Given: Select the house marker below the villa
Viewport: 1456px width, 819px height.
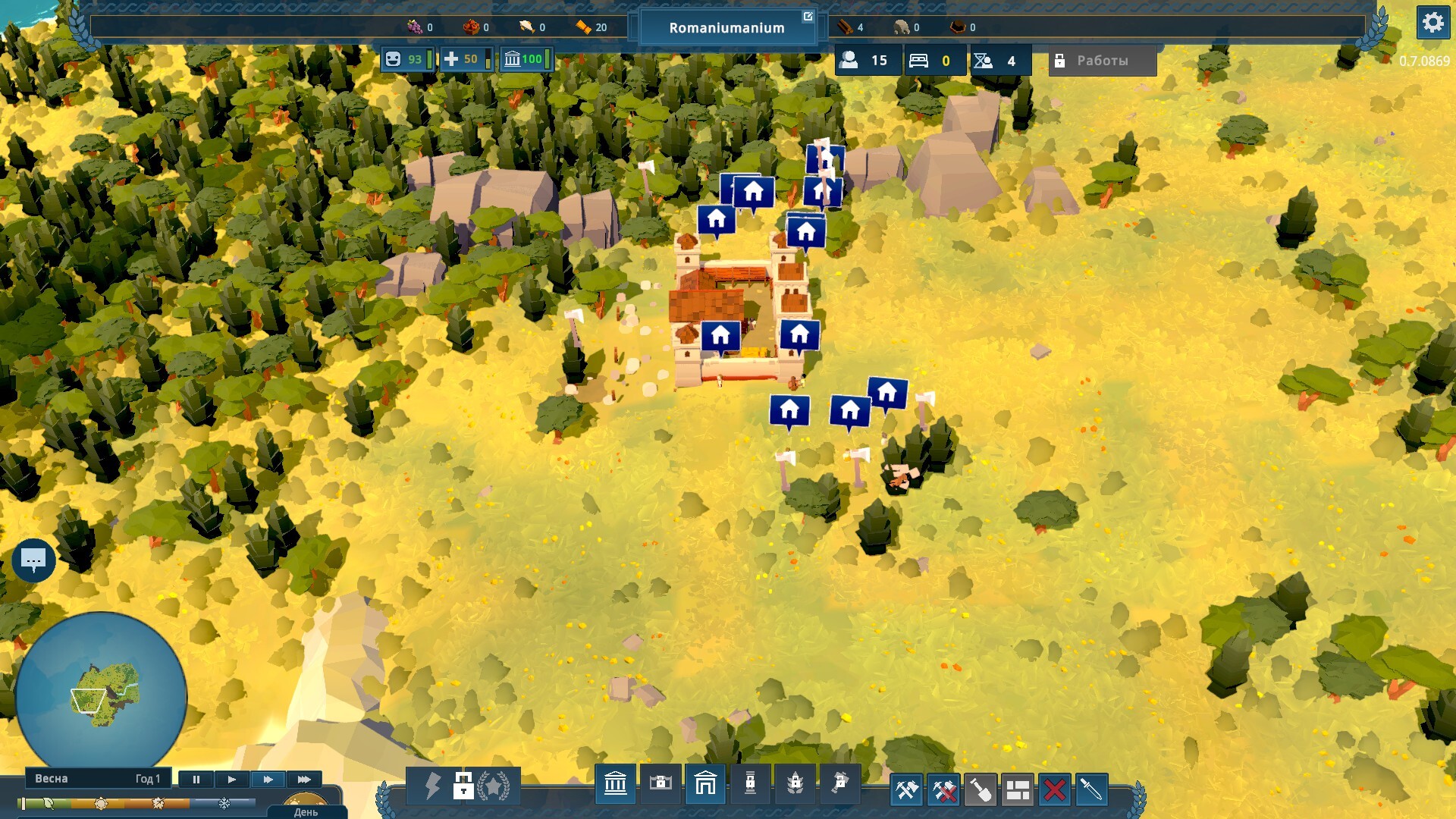Looking at the screenshot, I should coord(789,410).
